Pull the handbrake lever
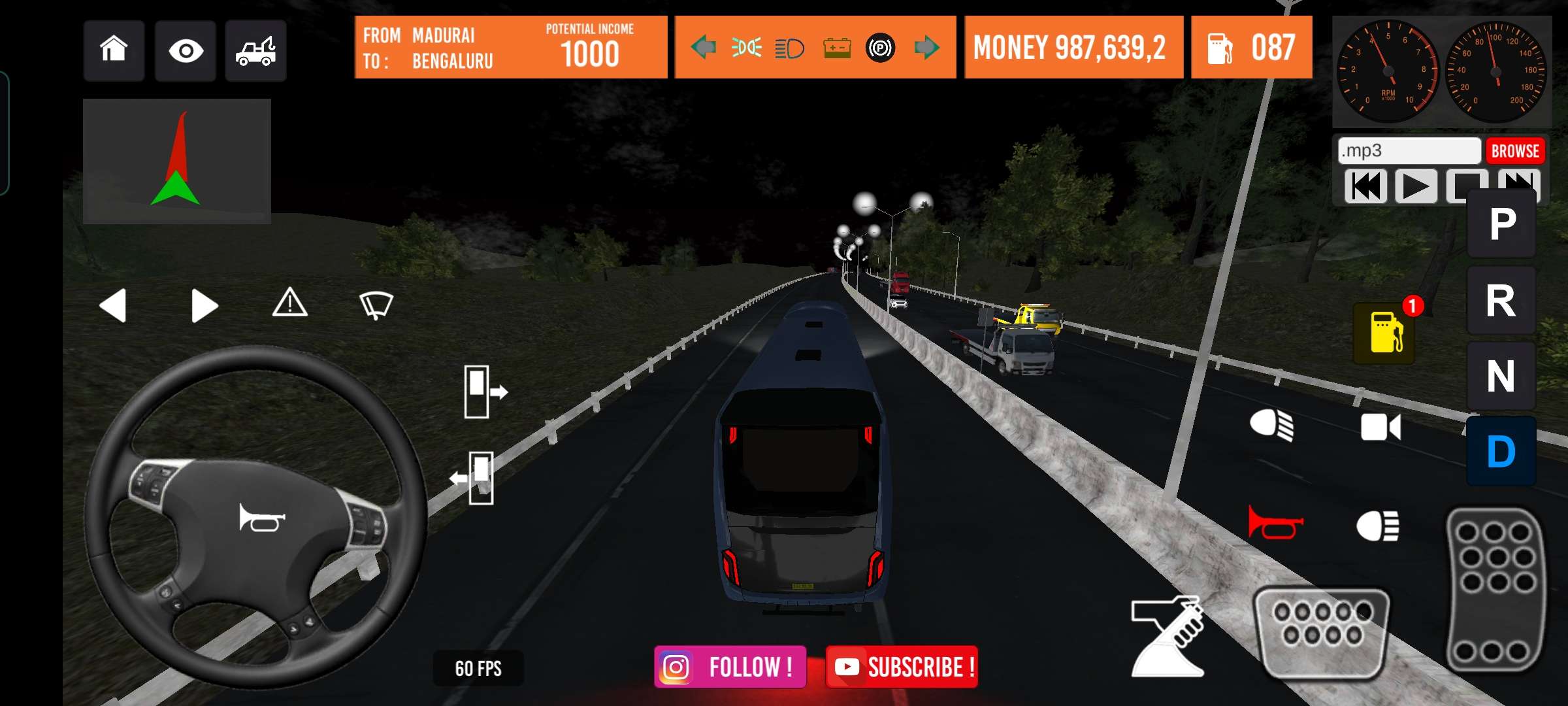Screen dimensions: 1568x706 [x=1169, y=635]
